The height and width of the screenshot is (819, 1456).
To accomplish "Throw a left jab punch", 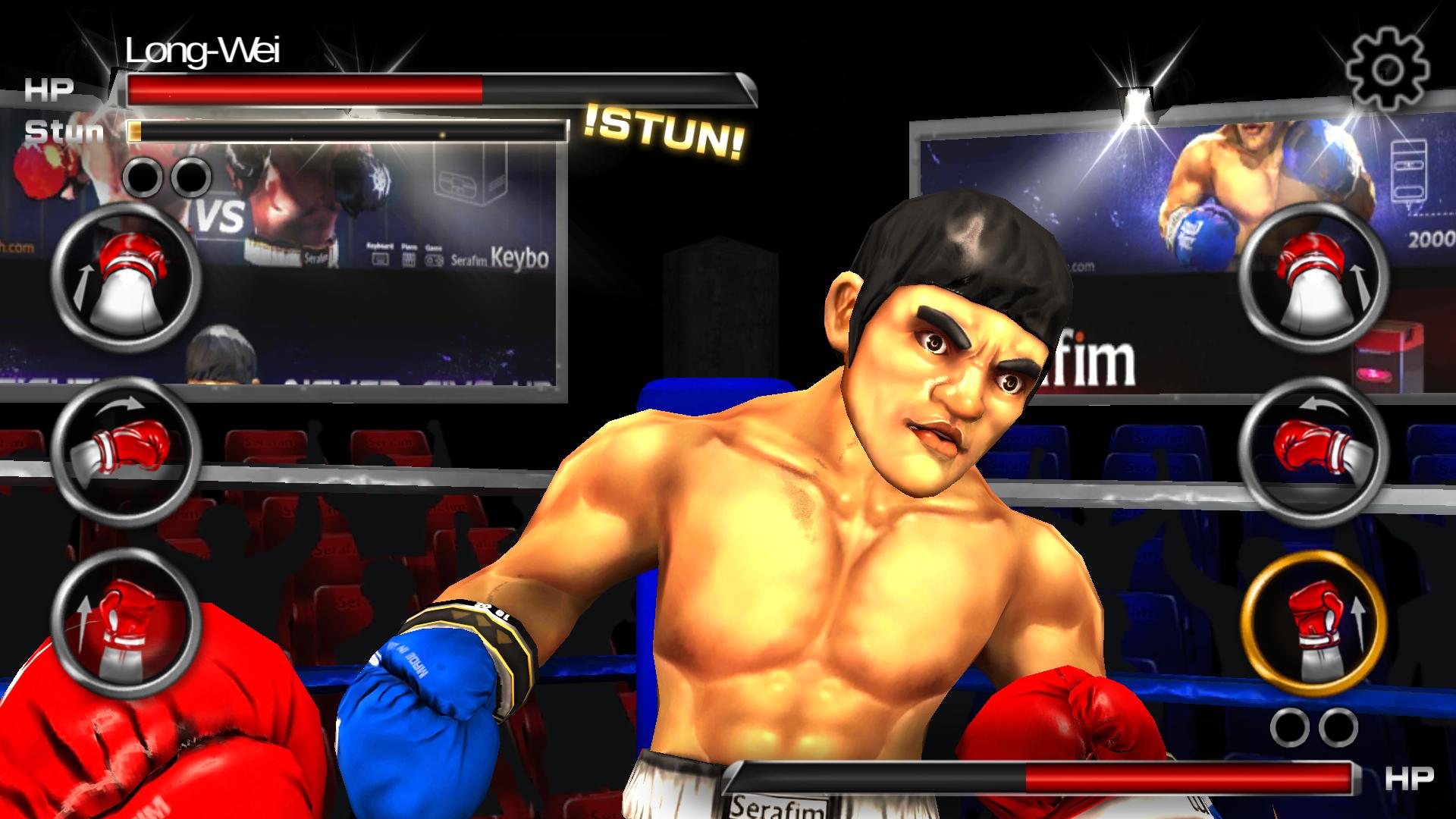I will pos(127,278).
